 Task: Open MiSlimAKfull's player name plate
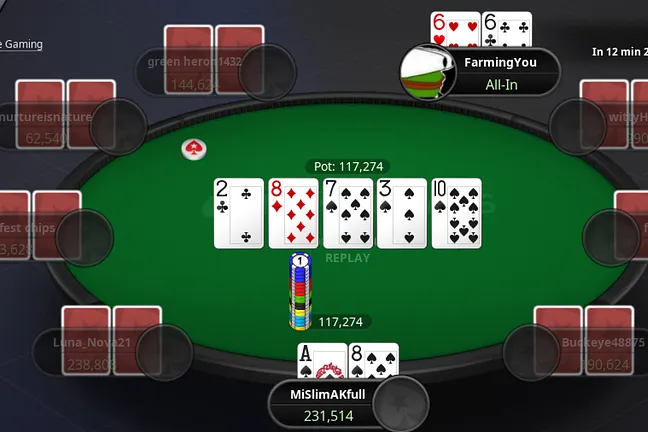(x=328, y=404)
